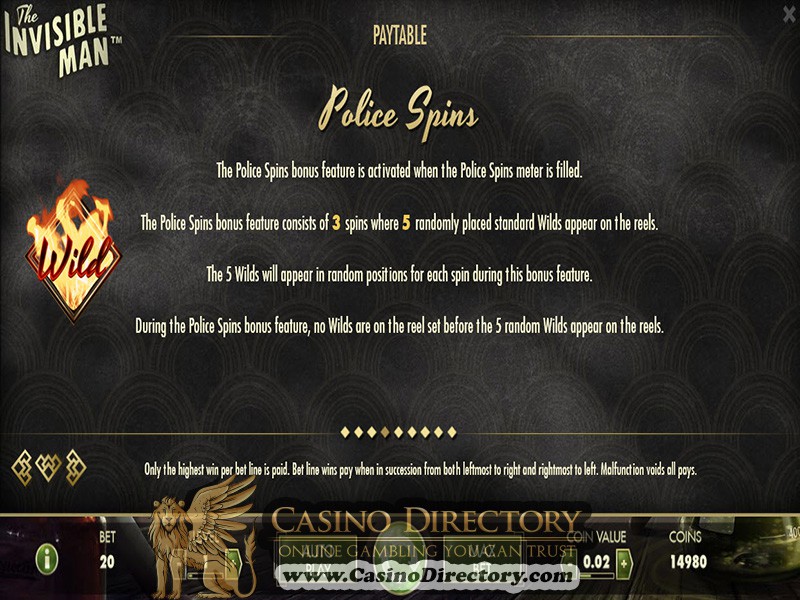
Task: Close the paytable with the middle diamond button
Action: coord(48,465)
